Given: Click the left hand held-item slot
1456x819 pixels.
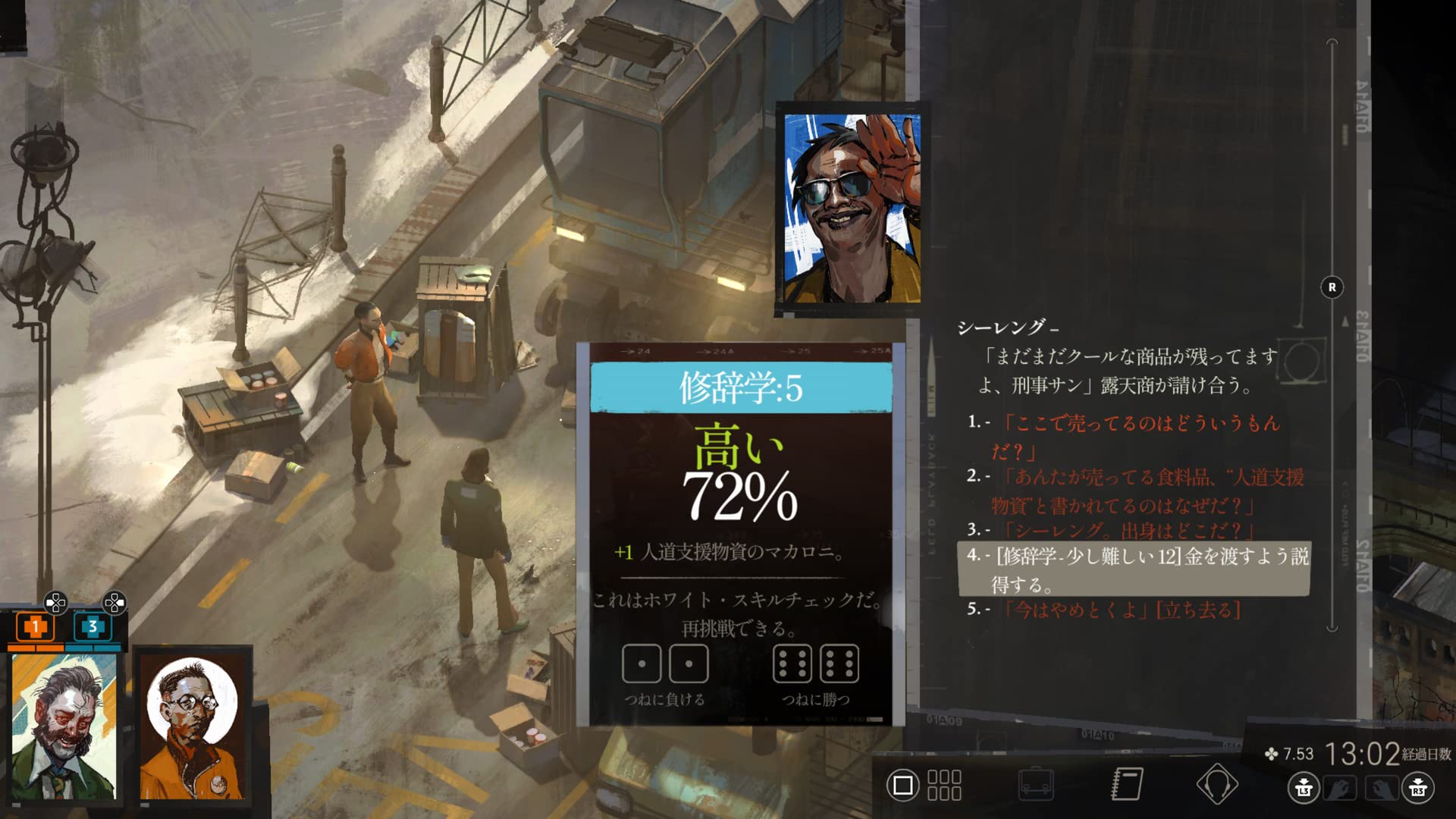Looking at the screenshot, I should tap(1340, 789).
